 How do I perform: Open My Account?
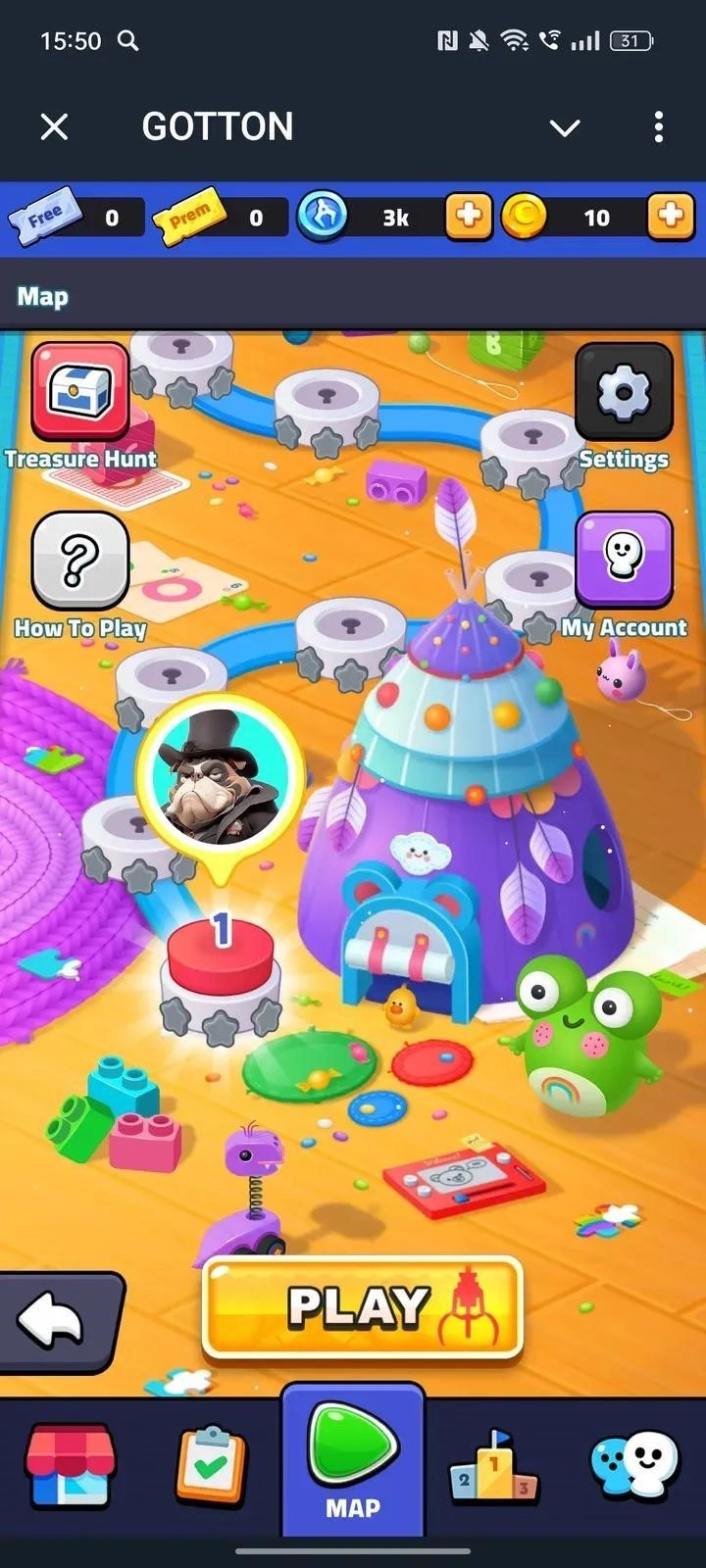click(624, 559)
